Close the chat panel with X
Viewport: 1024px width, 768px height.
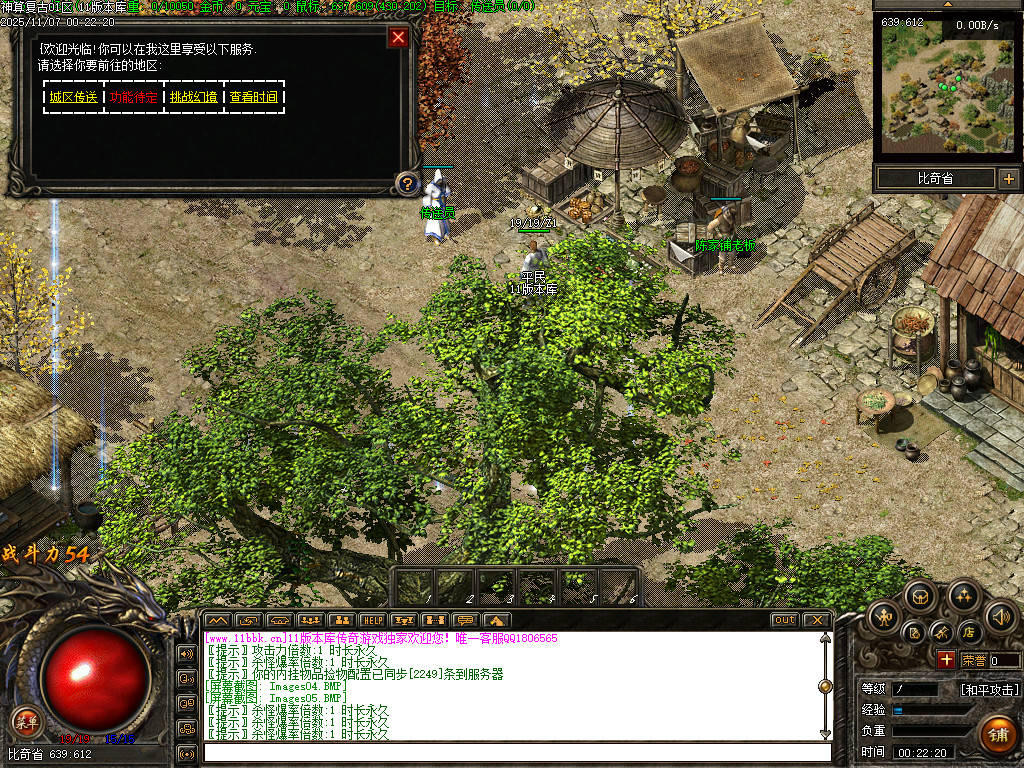click(x=816, y=620)
